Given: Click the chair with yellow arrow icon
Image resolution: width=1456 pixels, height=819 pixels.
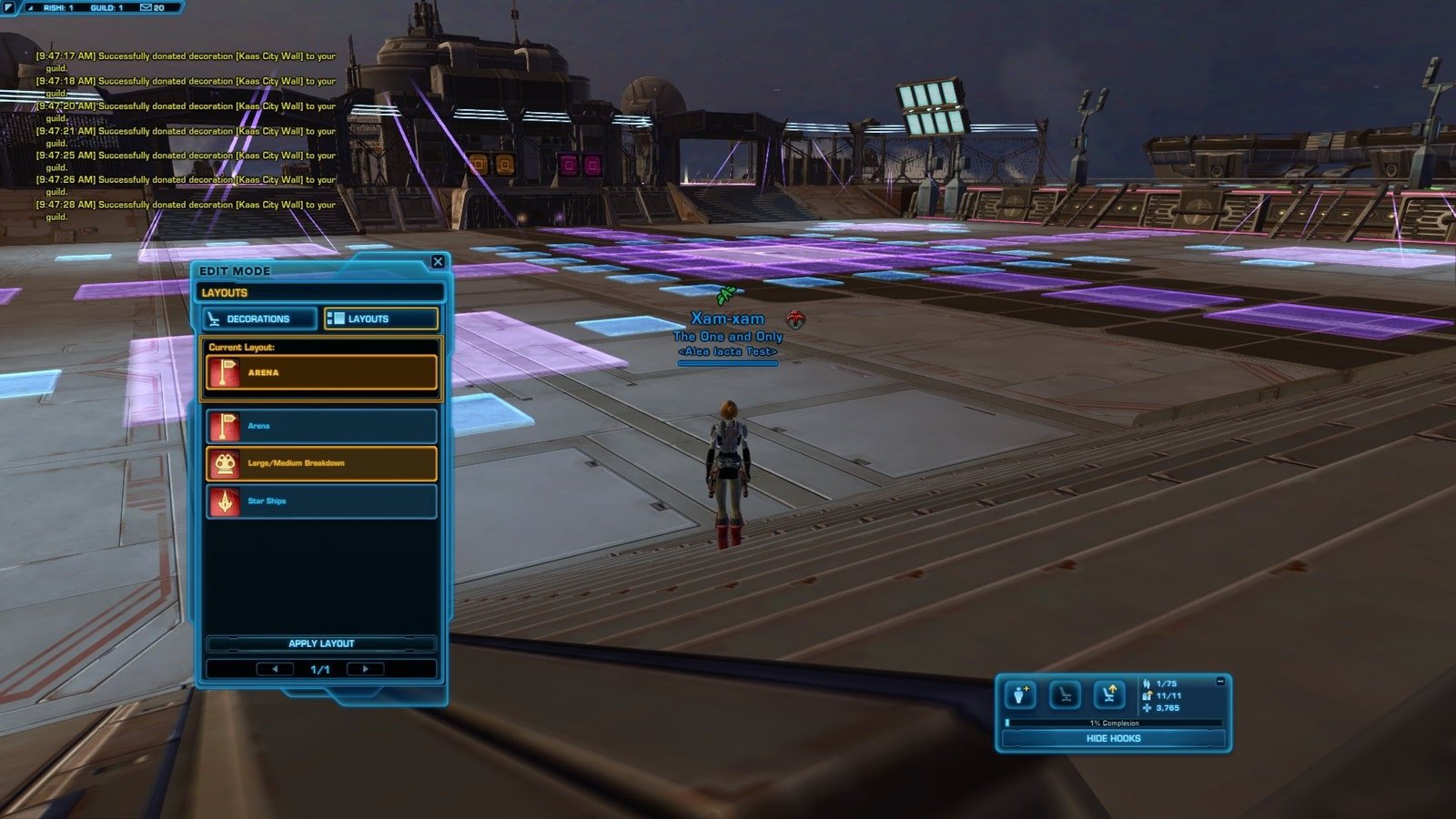Looking at the screenshot, I should click(1109, 695).
